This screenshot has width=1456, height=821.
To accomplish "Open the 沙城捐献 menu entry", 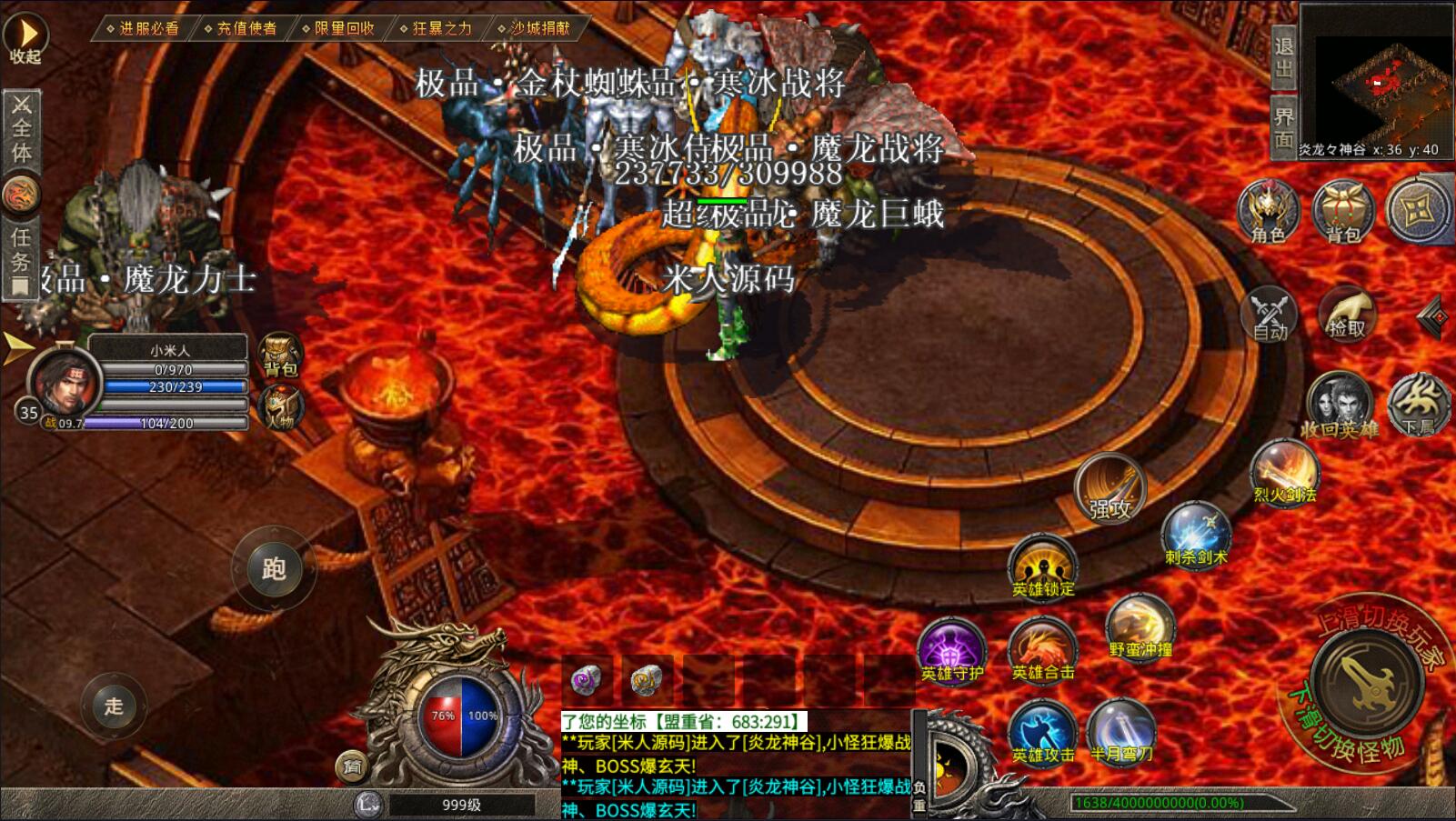I will (x=539, y=28).
